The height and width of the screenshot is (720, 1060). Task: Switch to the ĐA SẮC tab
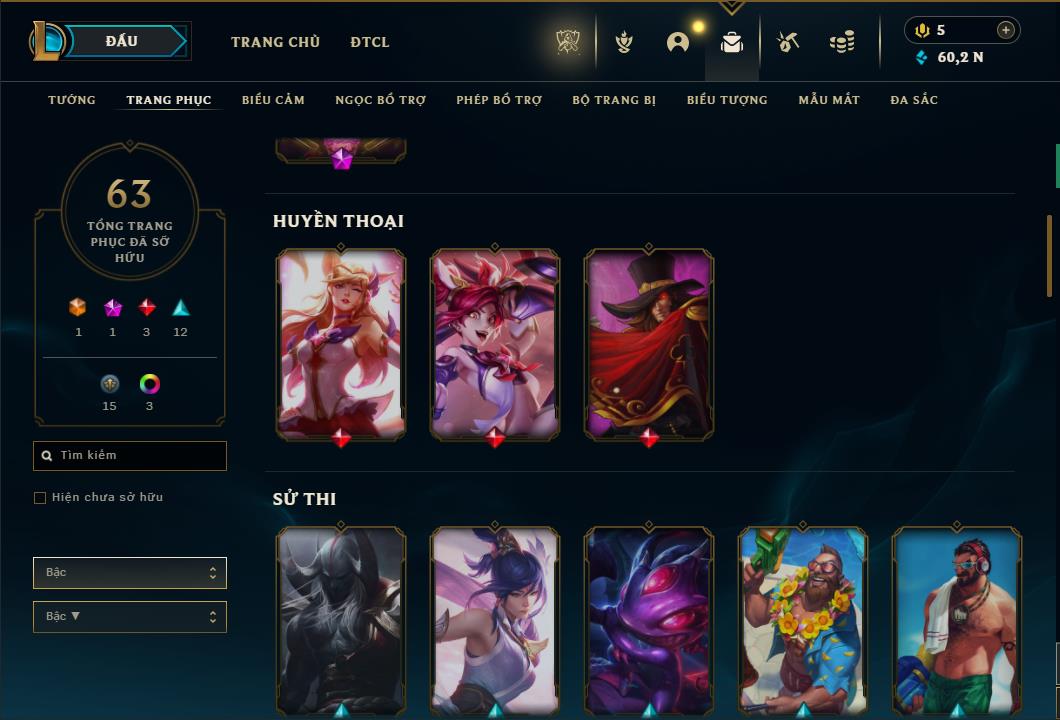(x=914, y=100)
